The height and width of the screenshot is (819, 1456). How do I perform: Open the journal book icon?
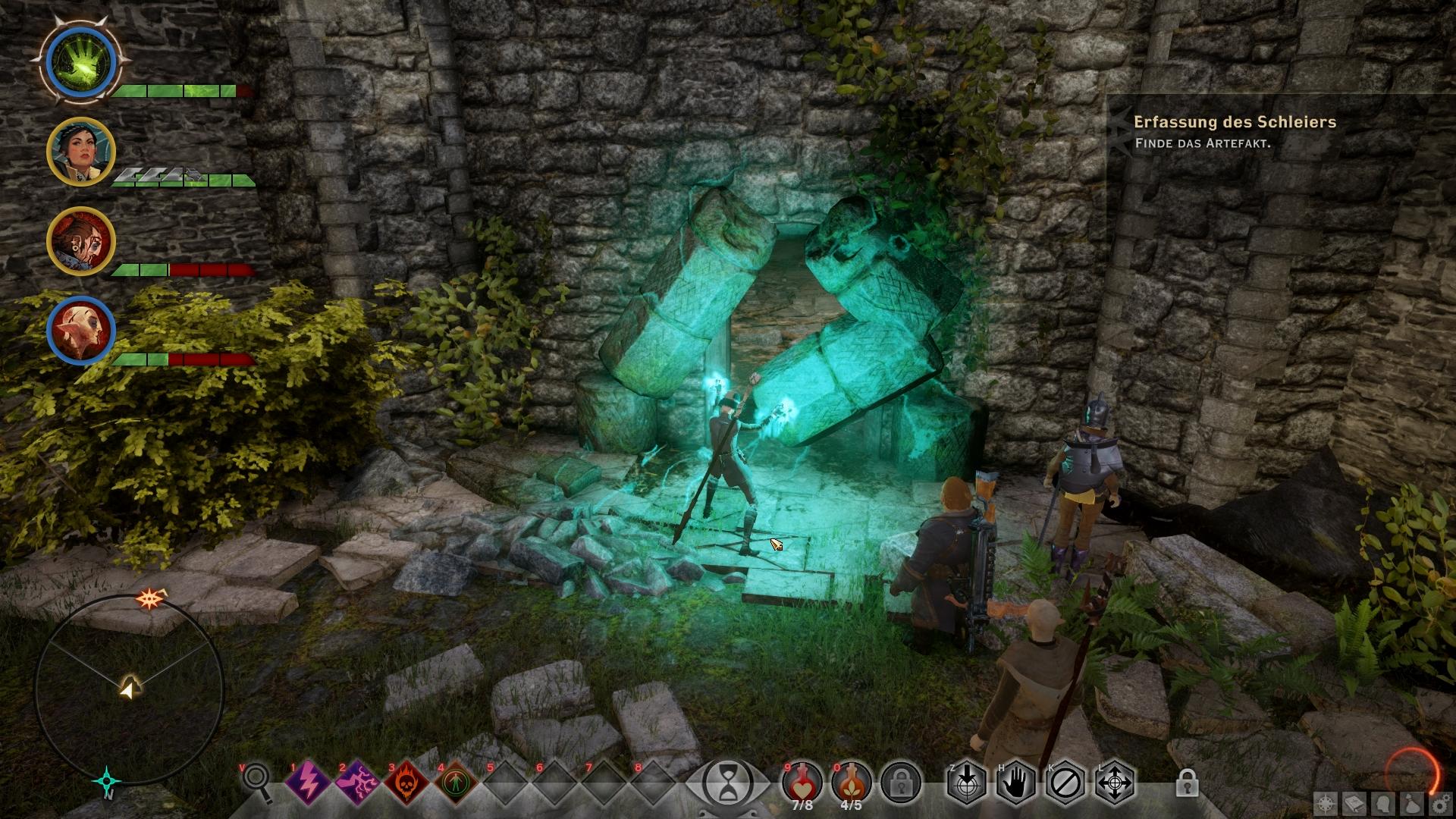point(1355,804)
